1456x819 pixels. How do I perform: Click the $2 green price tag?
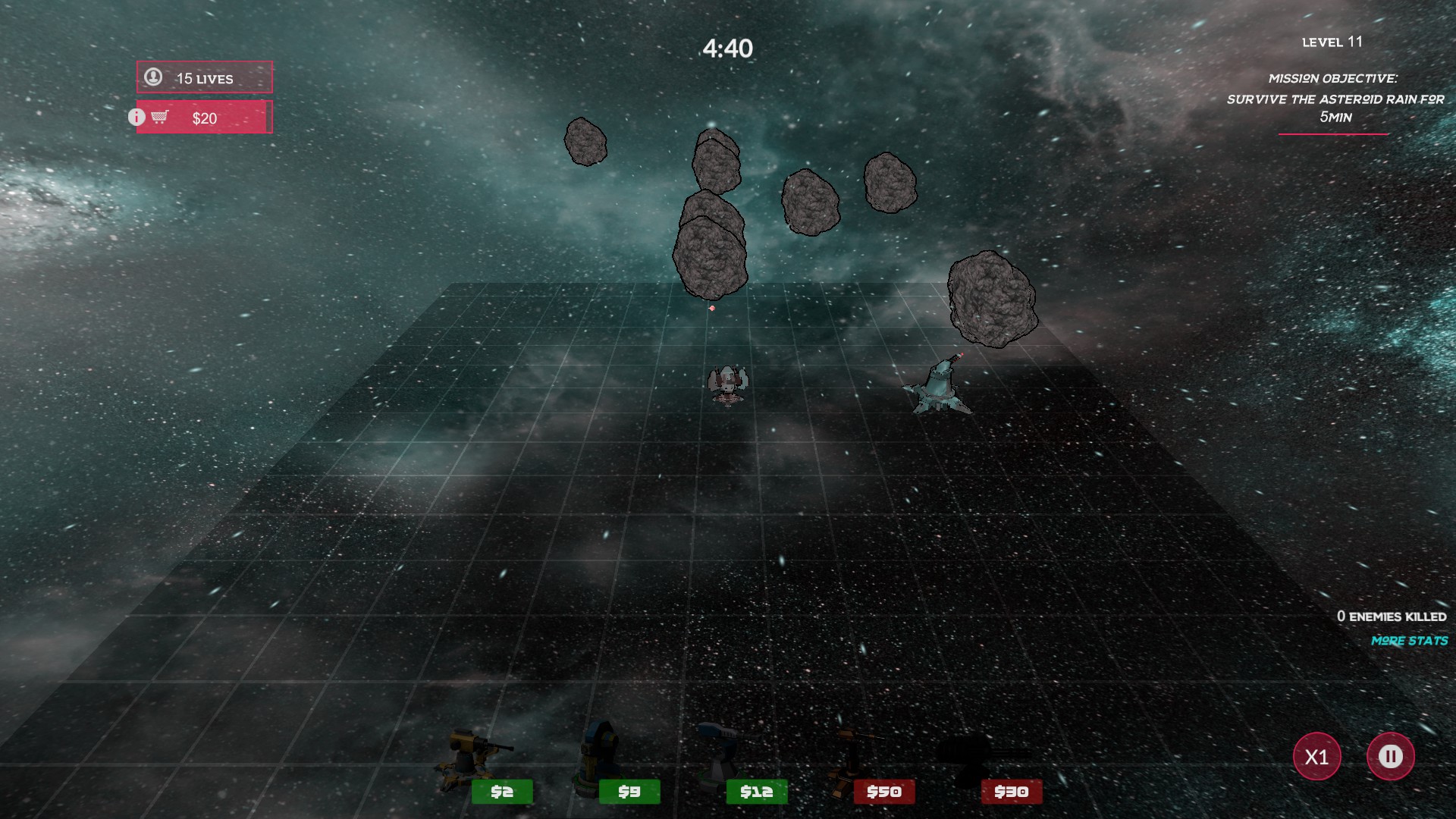point(501,791)
